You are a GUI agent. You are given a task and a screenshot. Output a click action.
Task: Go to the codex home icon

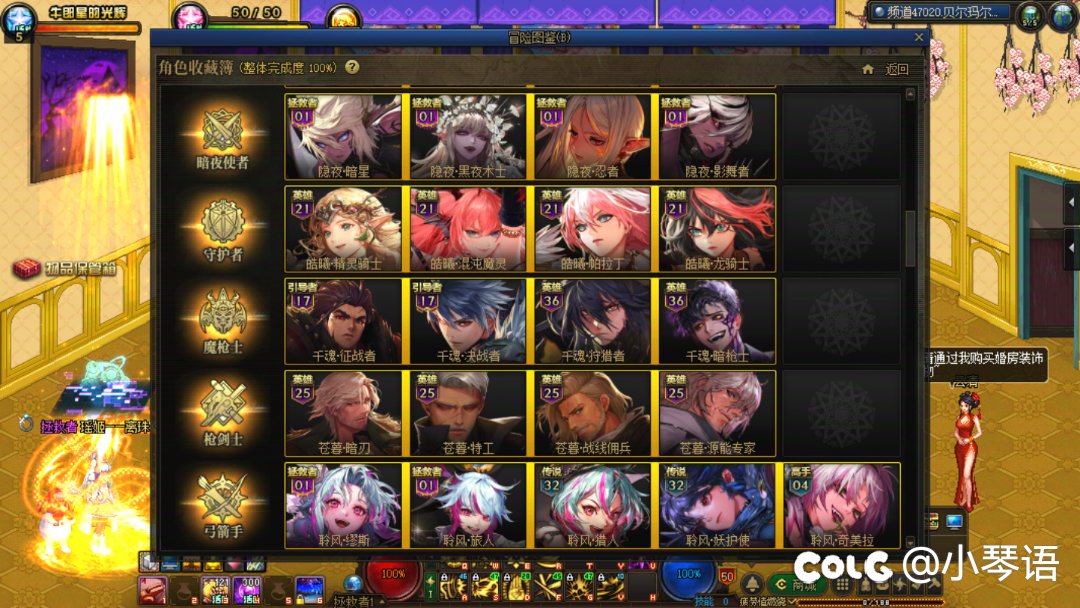coord(868,69)
